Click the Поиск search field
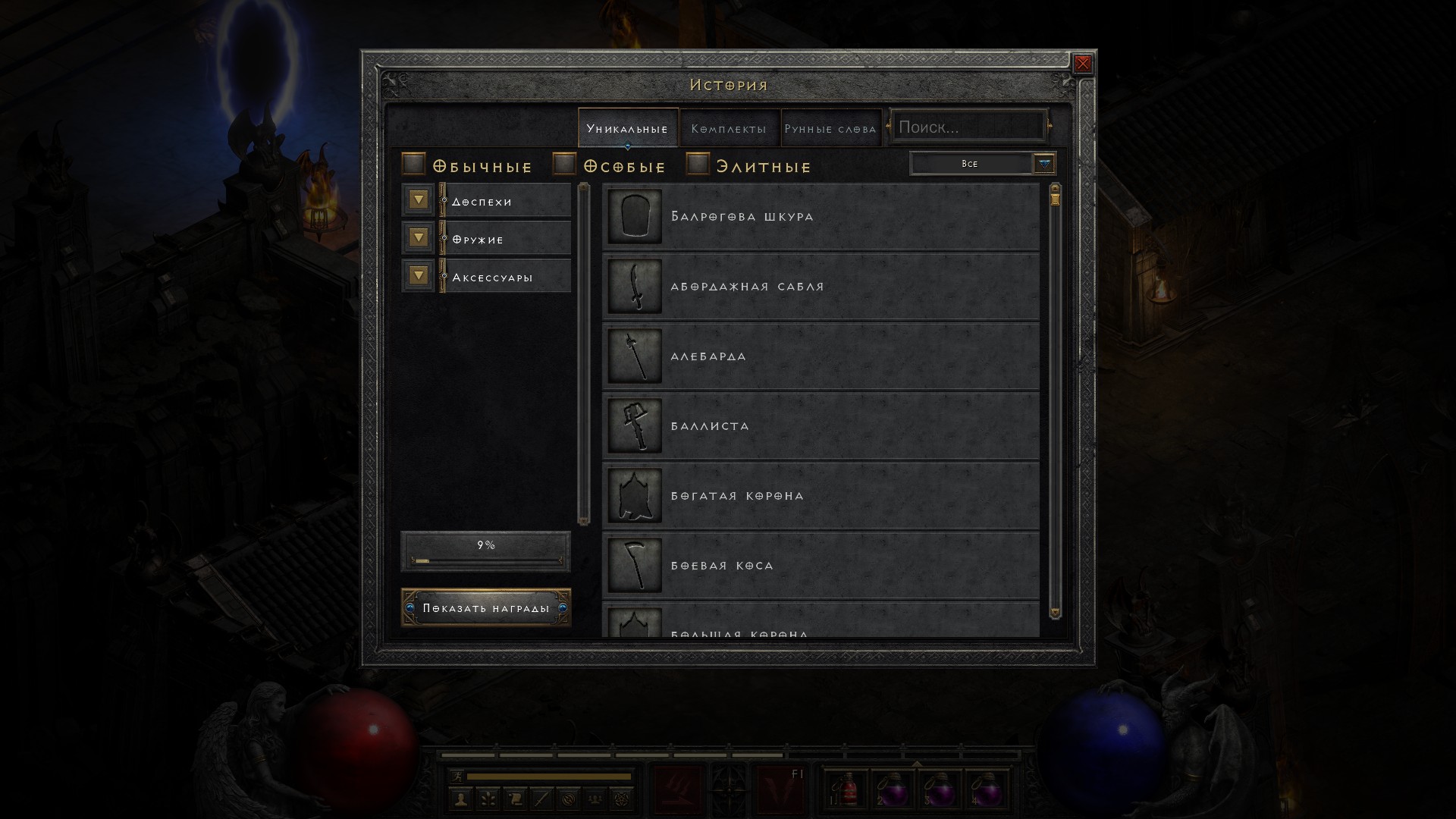This screenshot has width=1456, height=819. tap(967, 127)
